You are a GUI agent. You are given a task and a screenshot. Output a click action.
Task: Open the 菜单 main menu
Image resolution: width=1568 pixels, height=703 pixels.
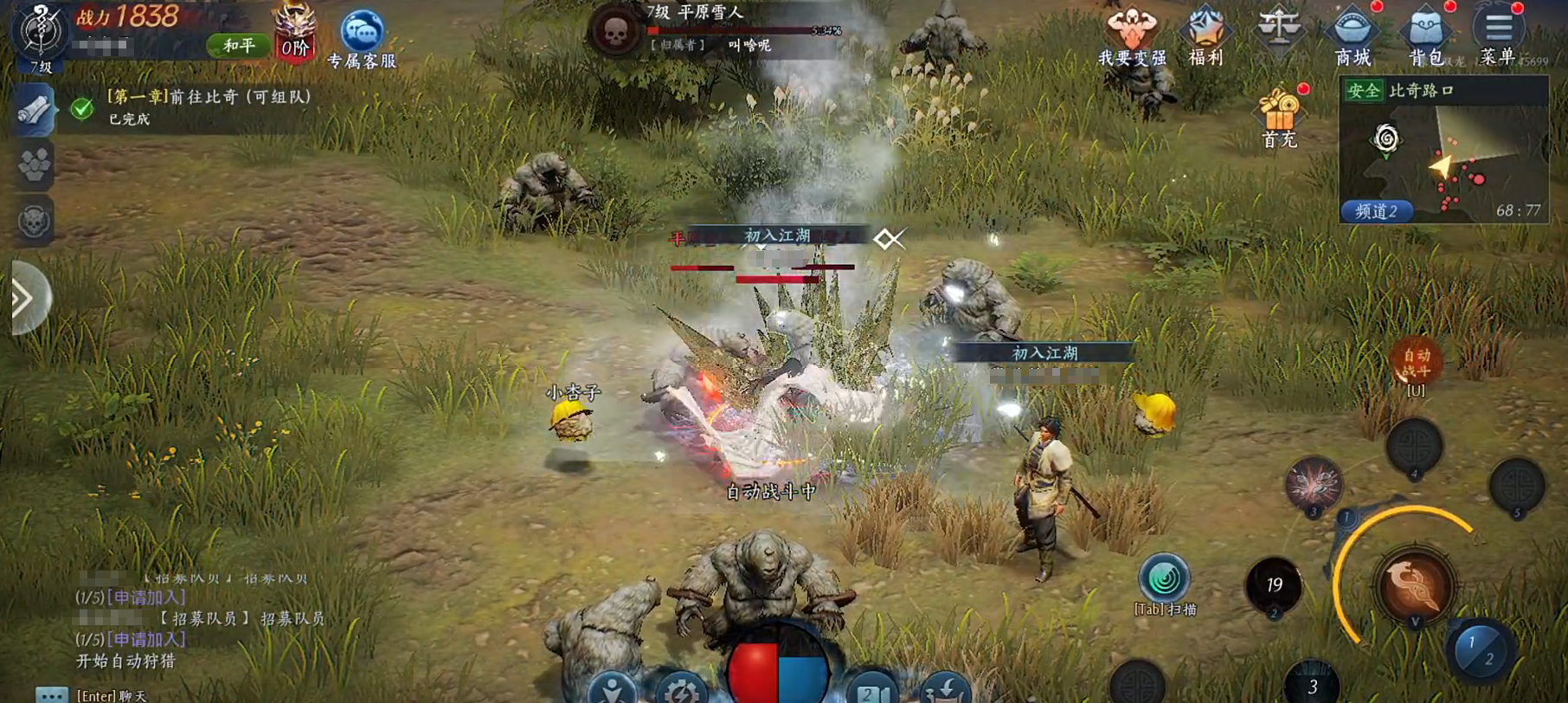point(1498,35)
